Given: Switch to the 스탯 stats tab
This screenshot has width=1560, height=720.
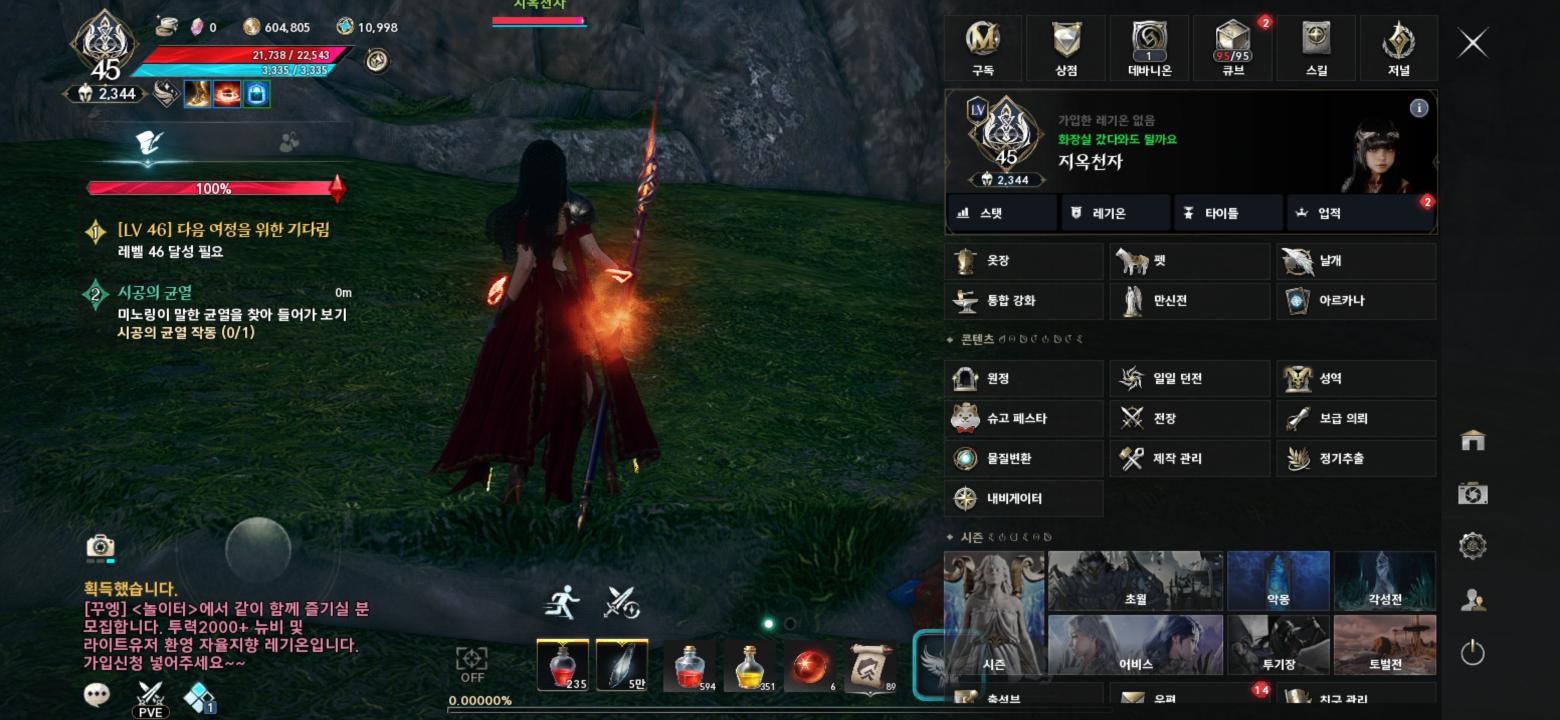Looking at the screenshot, I should (1001, 213).
